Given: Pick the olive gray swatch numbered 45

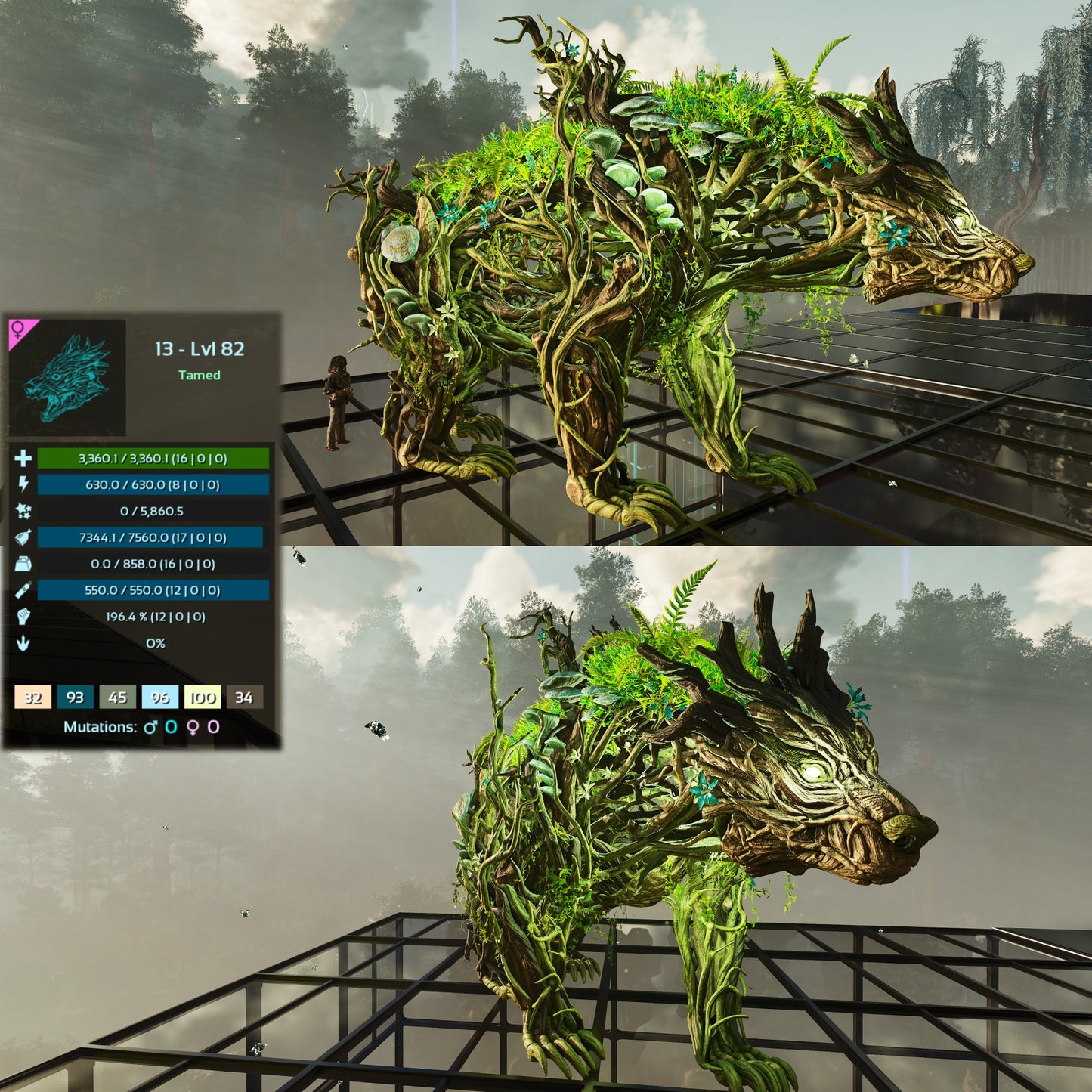Looking at the screenshot, I should point(117,697).
